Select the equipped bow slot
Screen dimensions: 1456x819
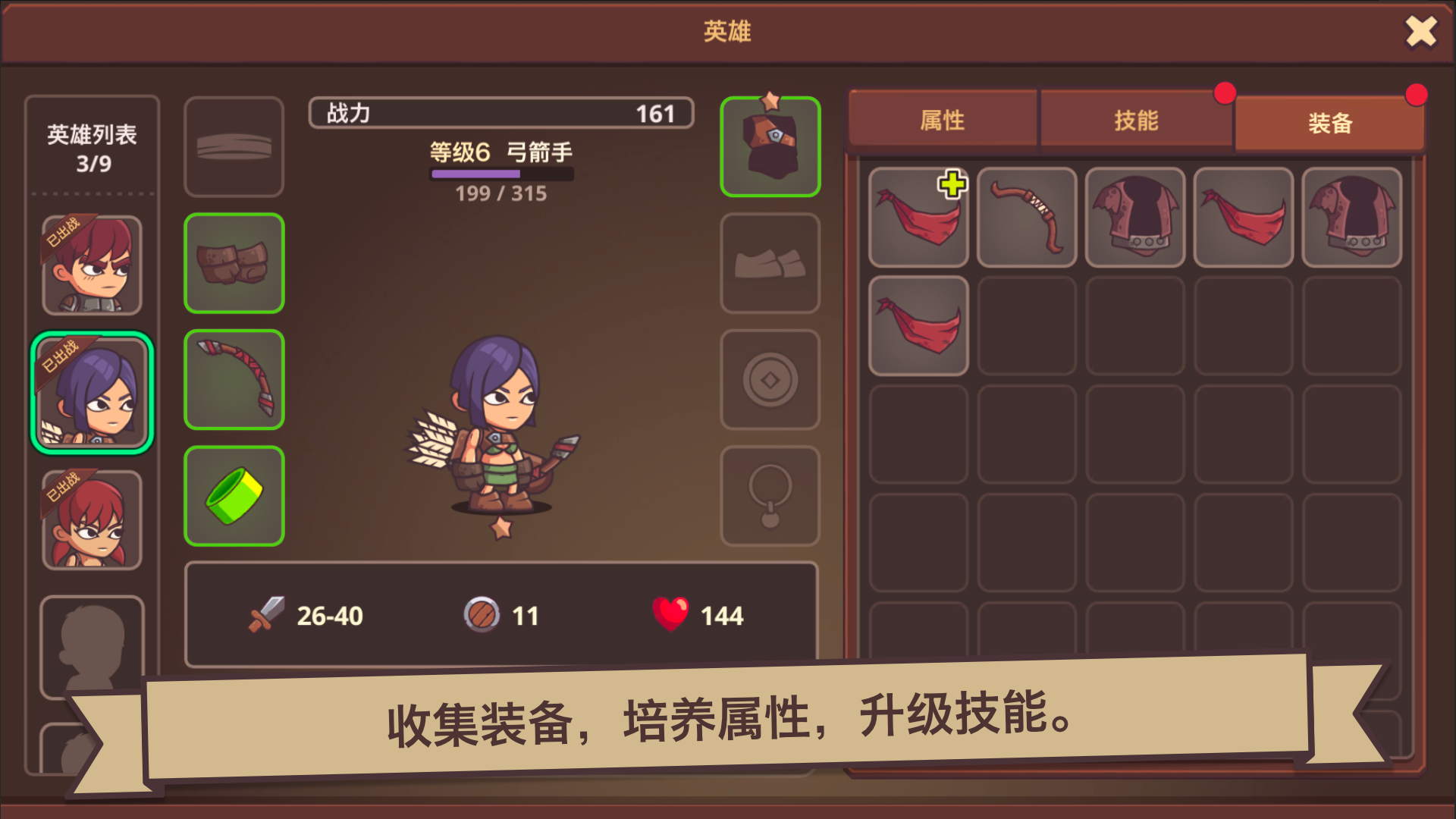click(x=234, y=379)
